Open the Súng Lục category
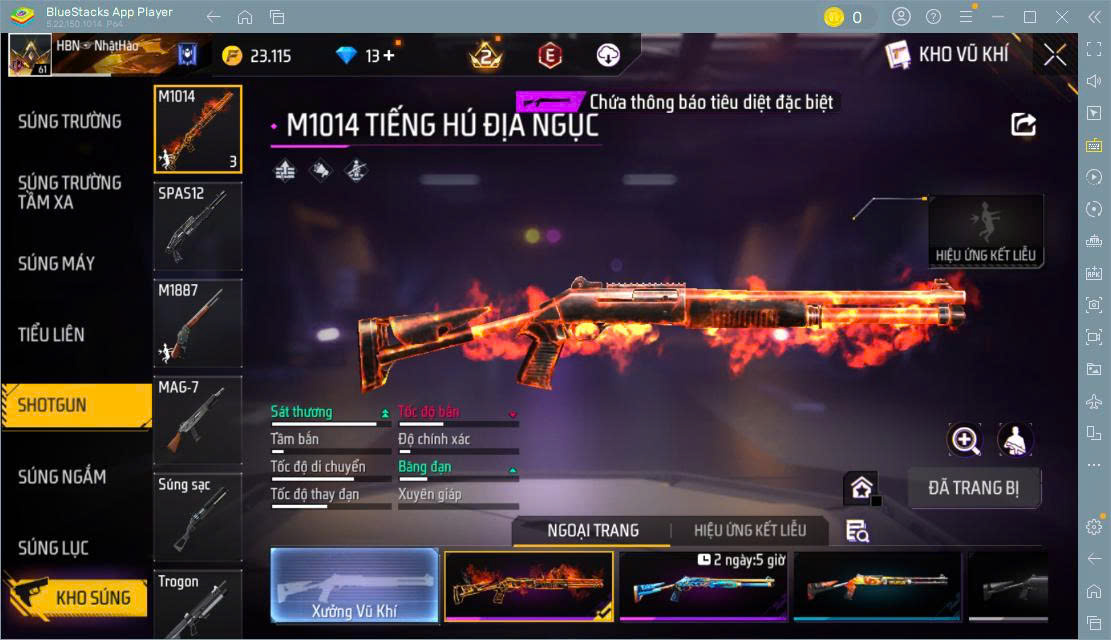Image resolution: width=1111 pixels, height=640 pixels. coord(53,548)
